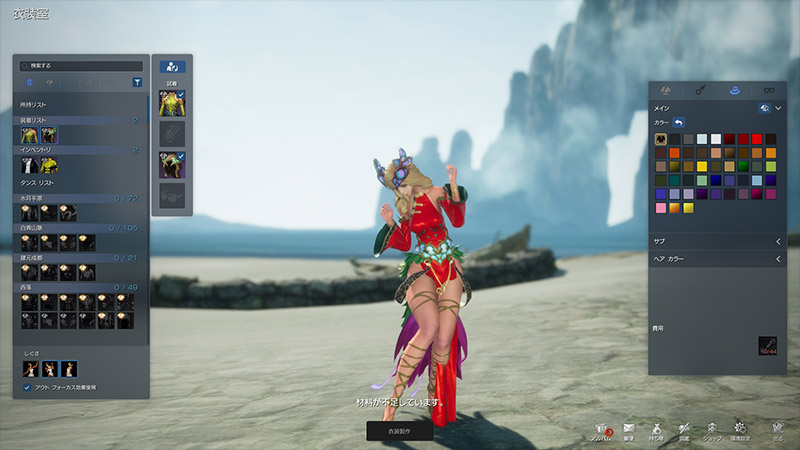Choose the pink color swatch
This screenshot has width=800, height=450.
(x=661, y=208)
